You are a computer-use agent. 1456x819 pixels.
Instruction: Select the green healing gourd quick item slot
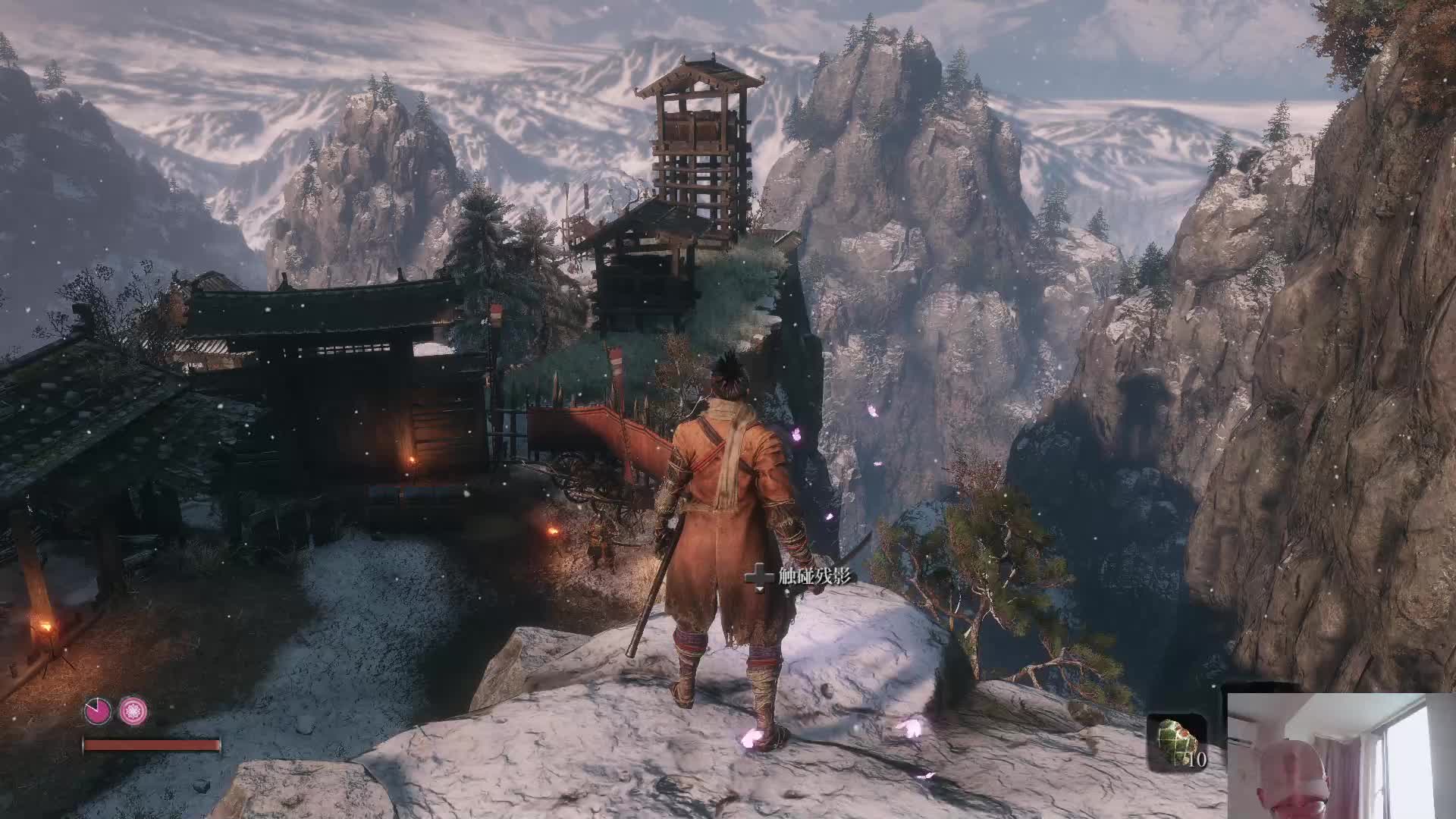coord(1176,742)
